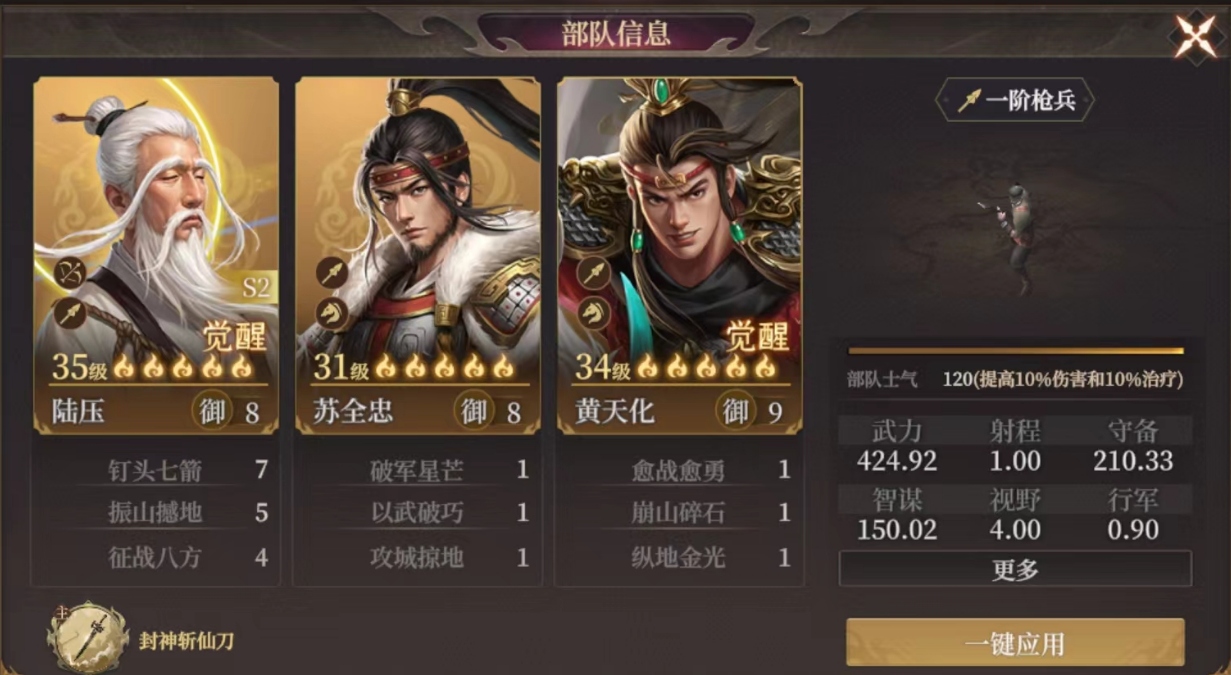
Task: View the 征战八方 skill
Action: tap(155, 556)
